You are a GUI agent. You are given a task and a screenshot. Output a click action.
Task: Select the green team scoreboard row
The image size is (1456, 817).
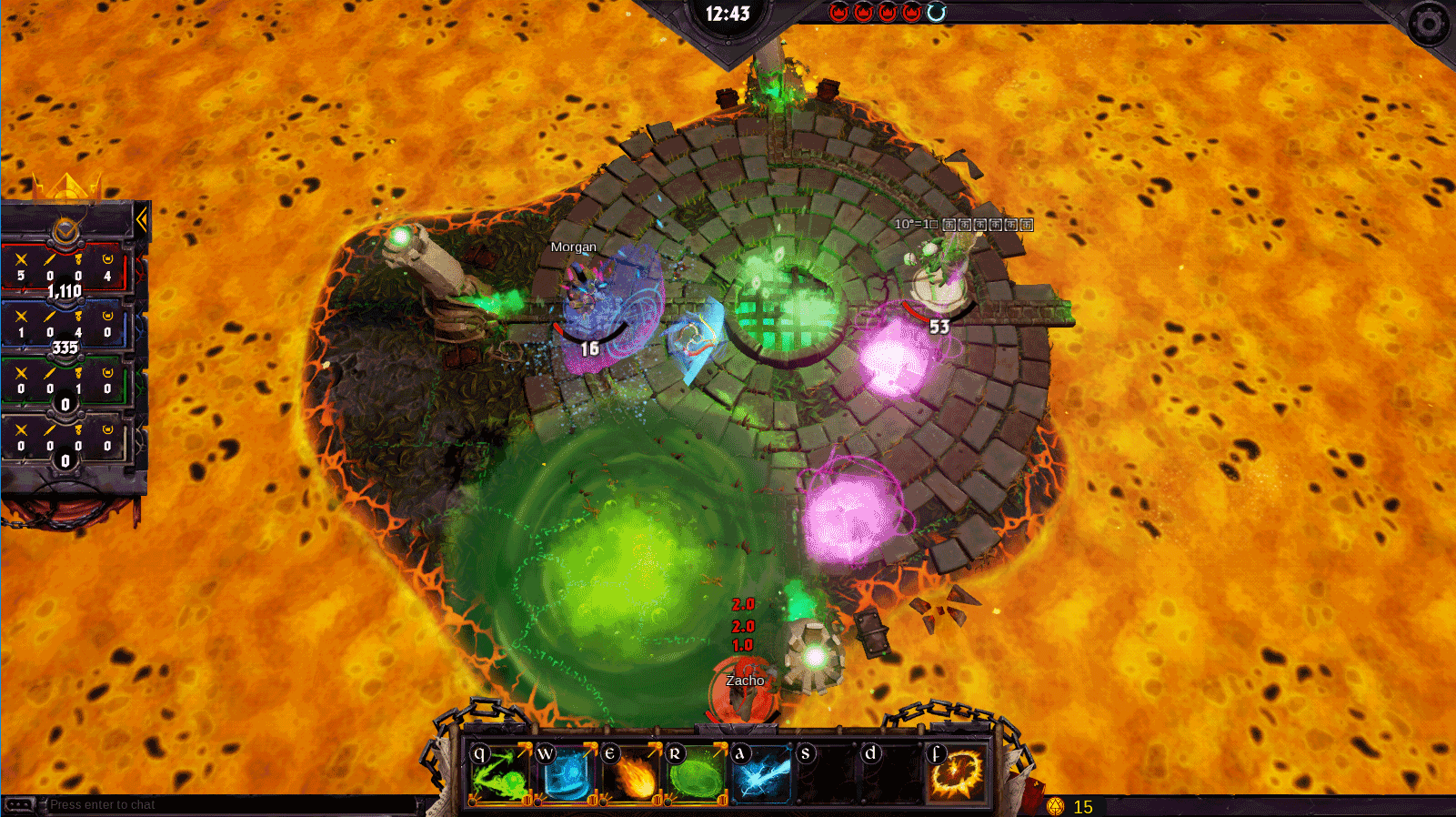(65, 382)
